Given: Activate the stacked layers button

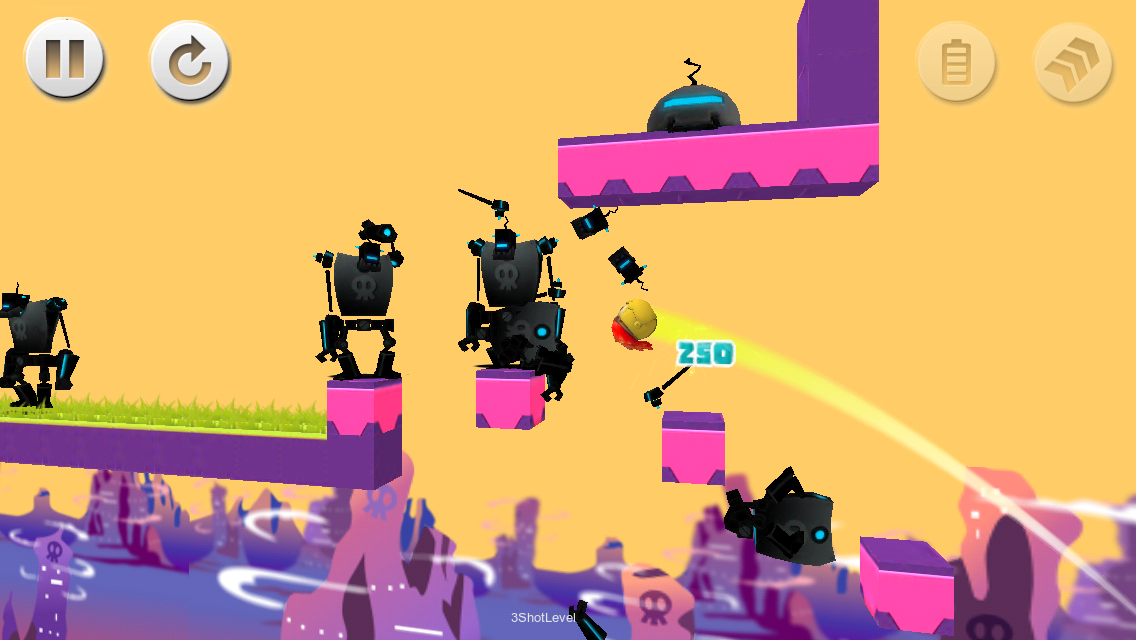Looking at the screenshot, I should tap(1072, 63).
